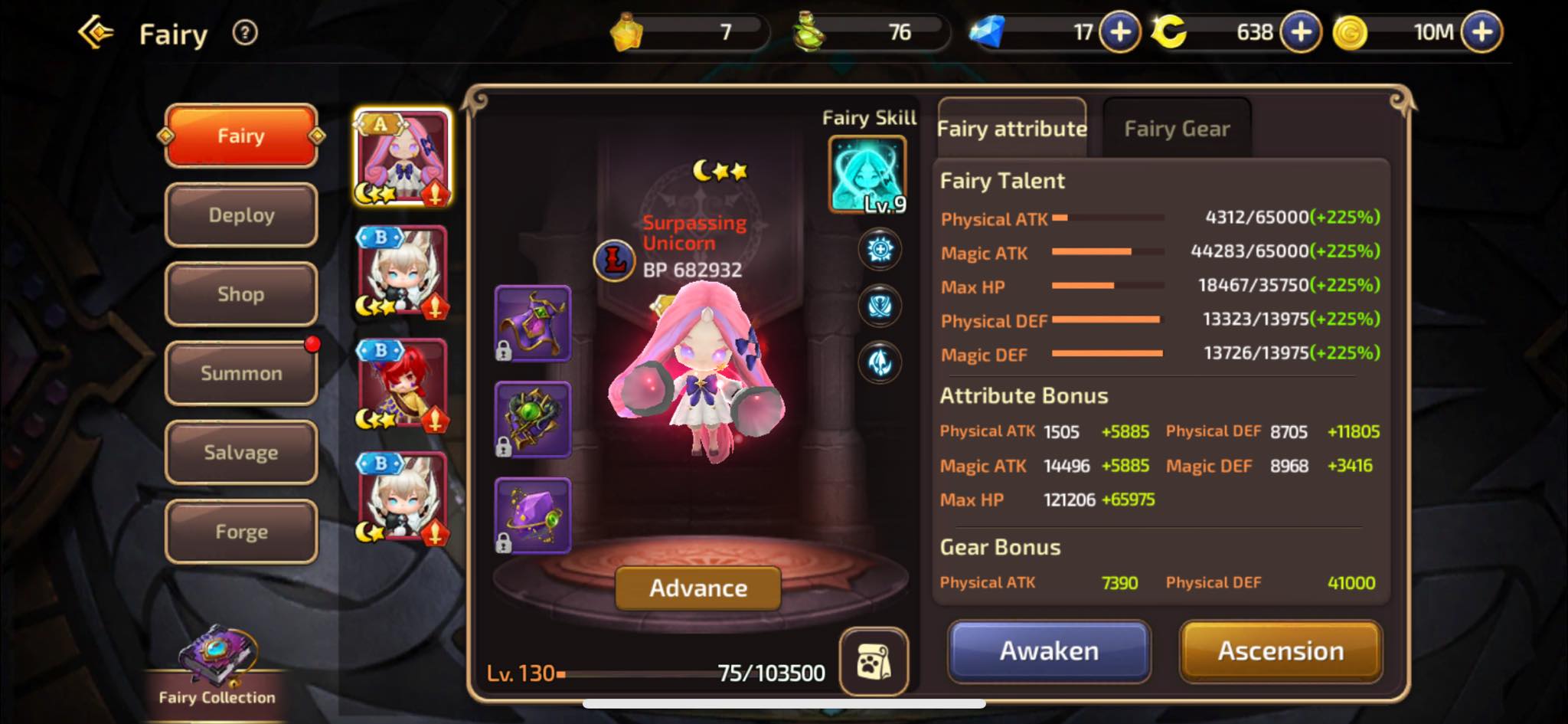Open the pet food bag button
Image resolution: width=1568 pixels, height=724 pixels.
pos(874,662)
